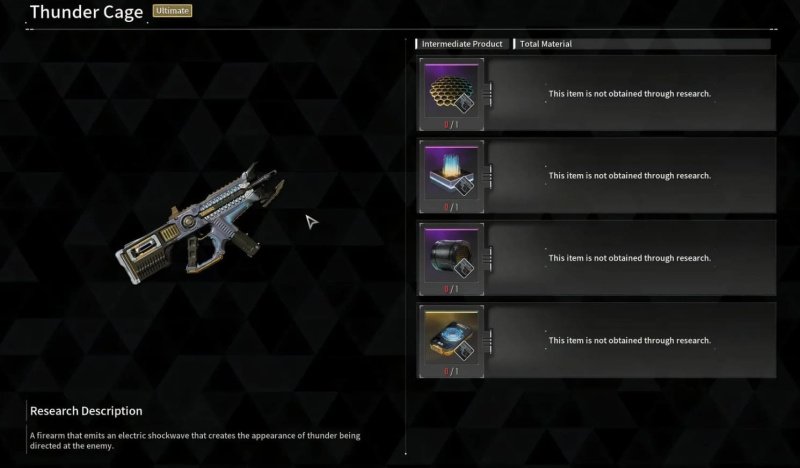Screen dimensions: 800x468
Task: Open the Total Material tab
Action: click(x=546, y=44)
